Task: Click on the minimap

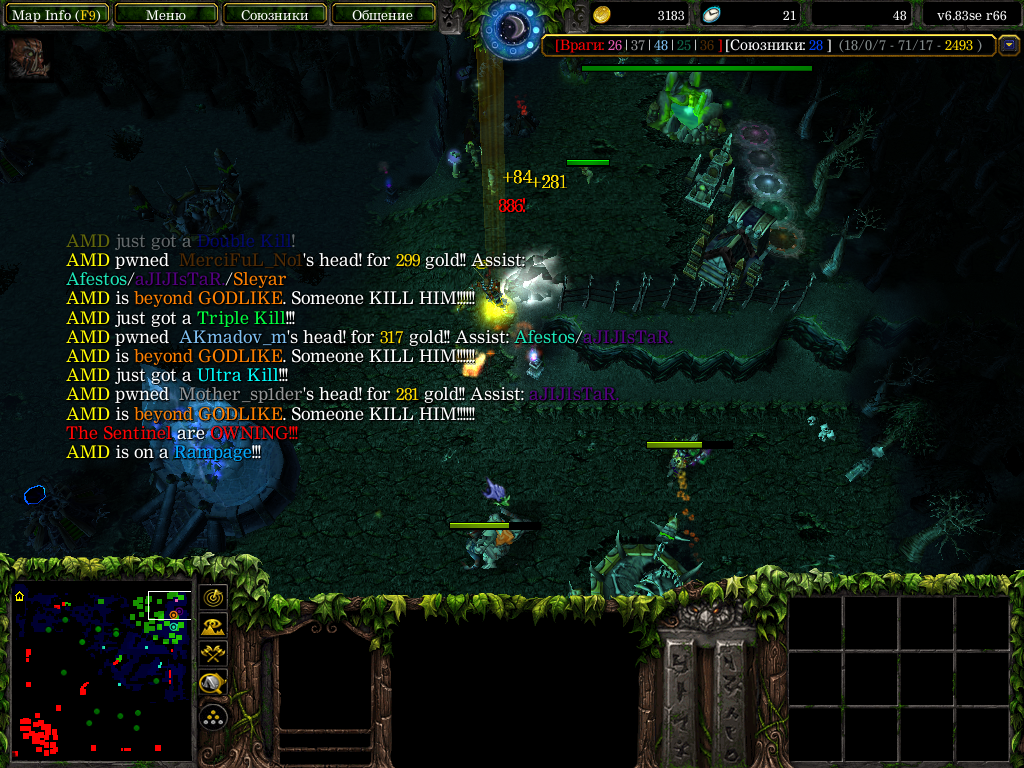Action: [101, 670]
